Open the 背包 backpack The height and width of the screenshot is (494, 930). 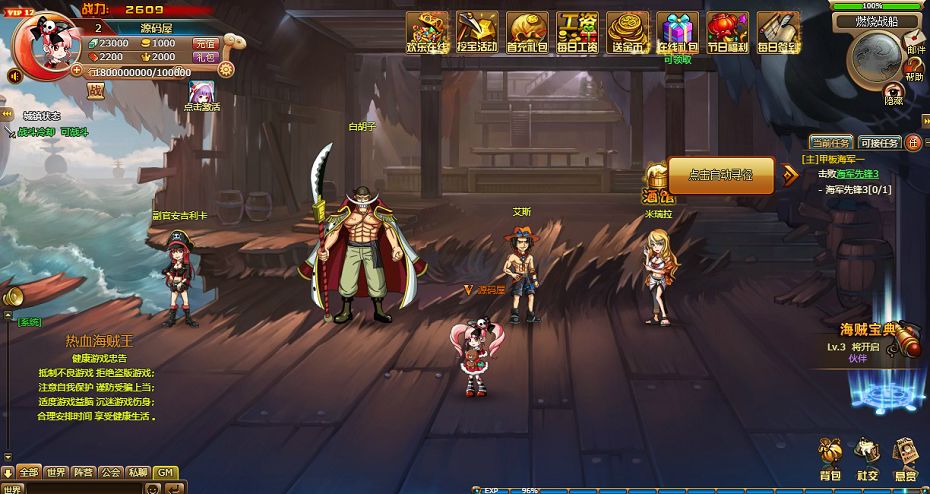click(830, 458)
